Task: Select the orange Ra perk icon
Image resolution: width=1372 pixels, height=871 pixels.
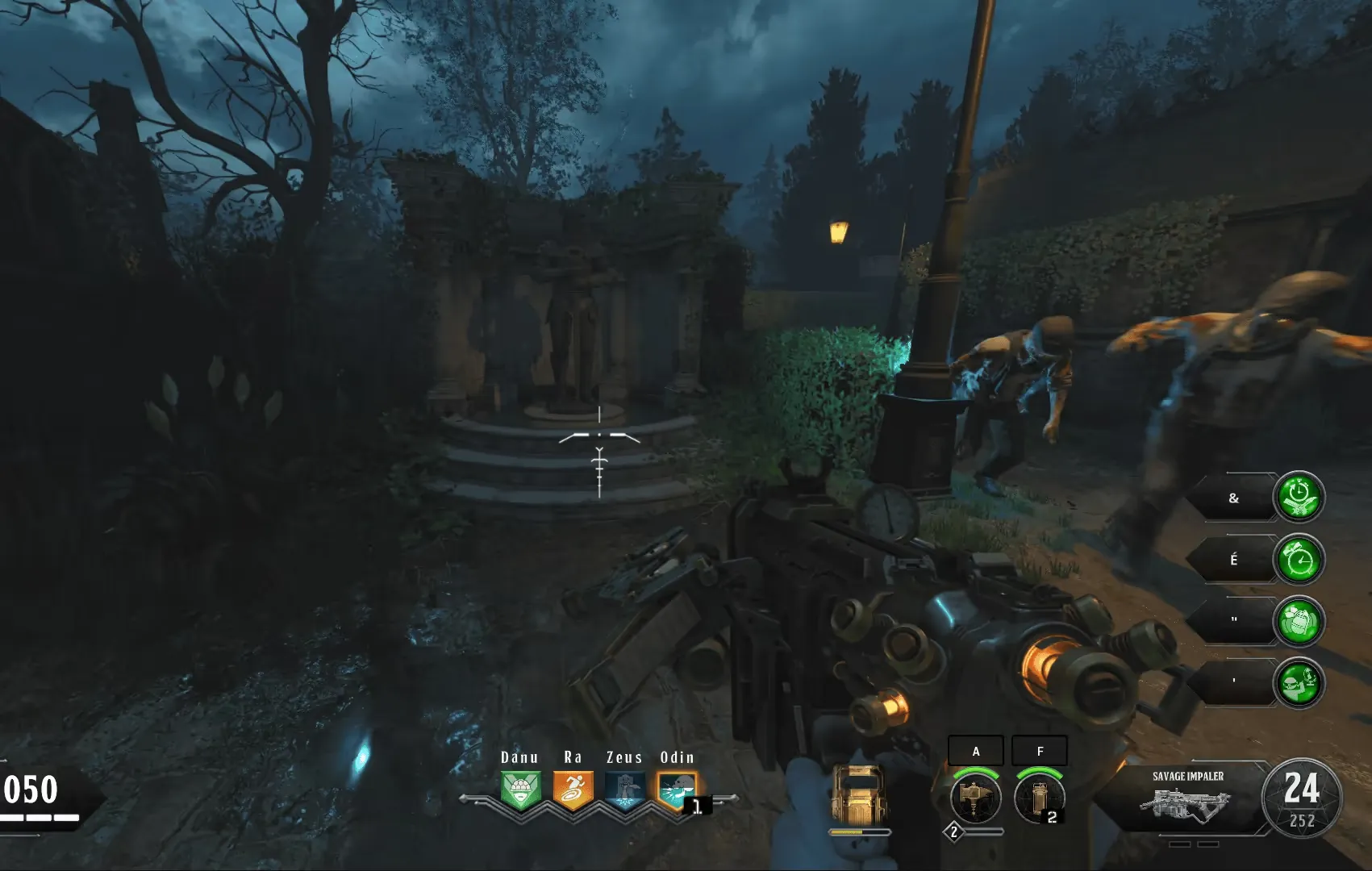Action: click(x=573, y=790)
